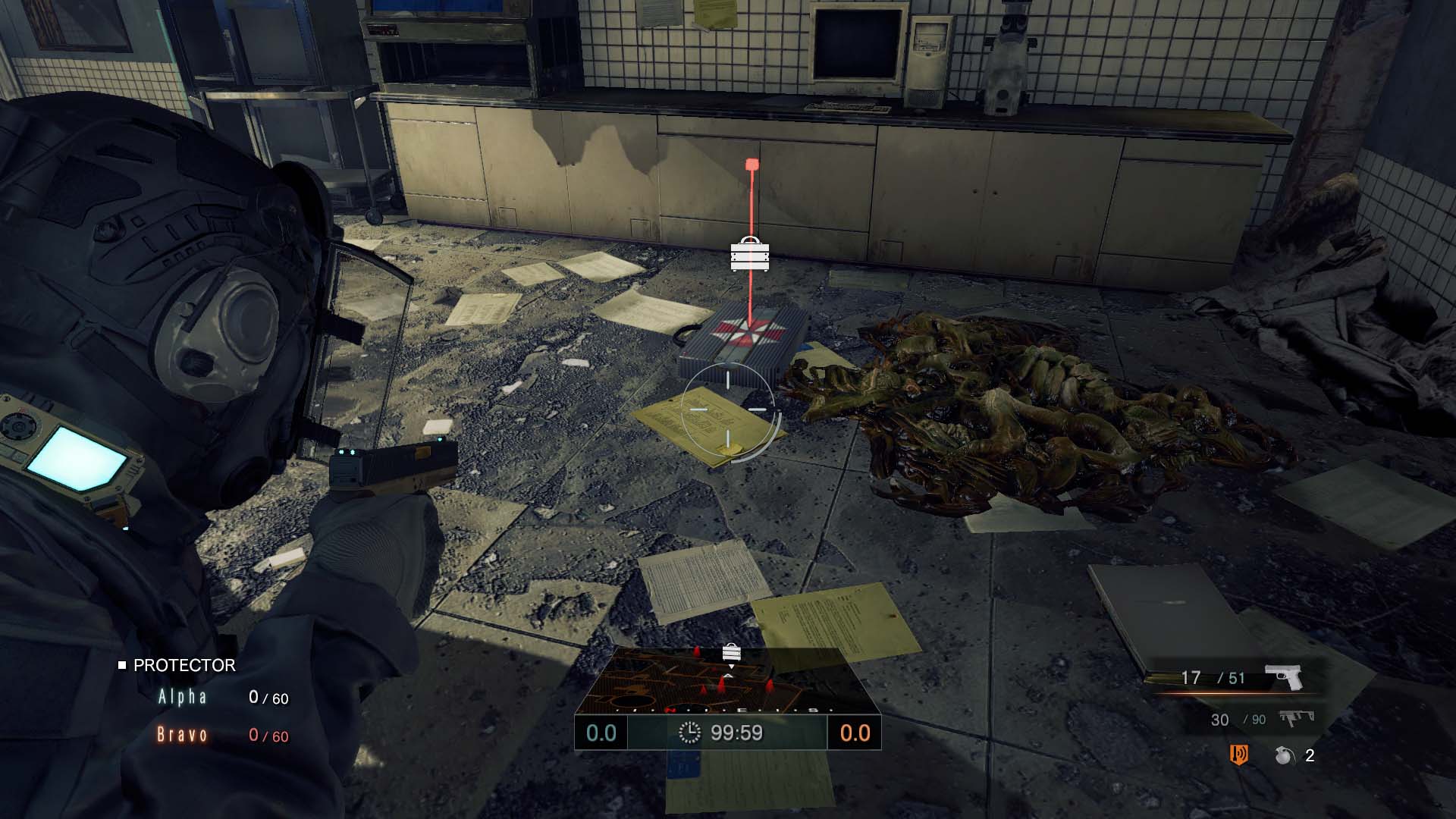Click the briefcase objective marker over the case
This screenshot has width=1456, height=819.
[x=749, y=254]
